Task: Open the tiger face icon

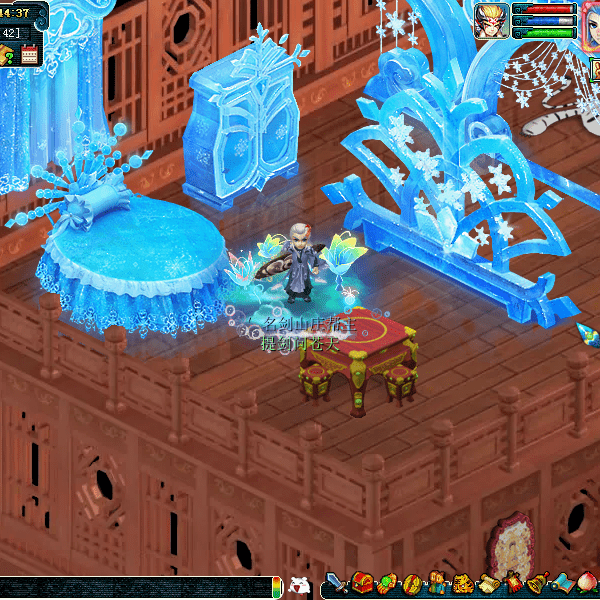Action: click(462, 584)
